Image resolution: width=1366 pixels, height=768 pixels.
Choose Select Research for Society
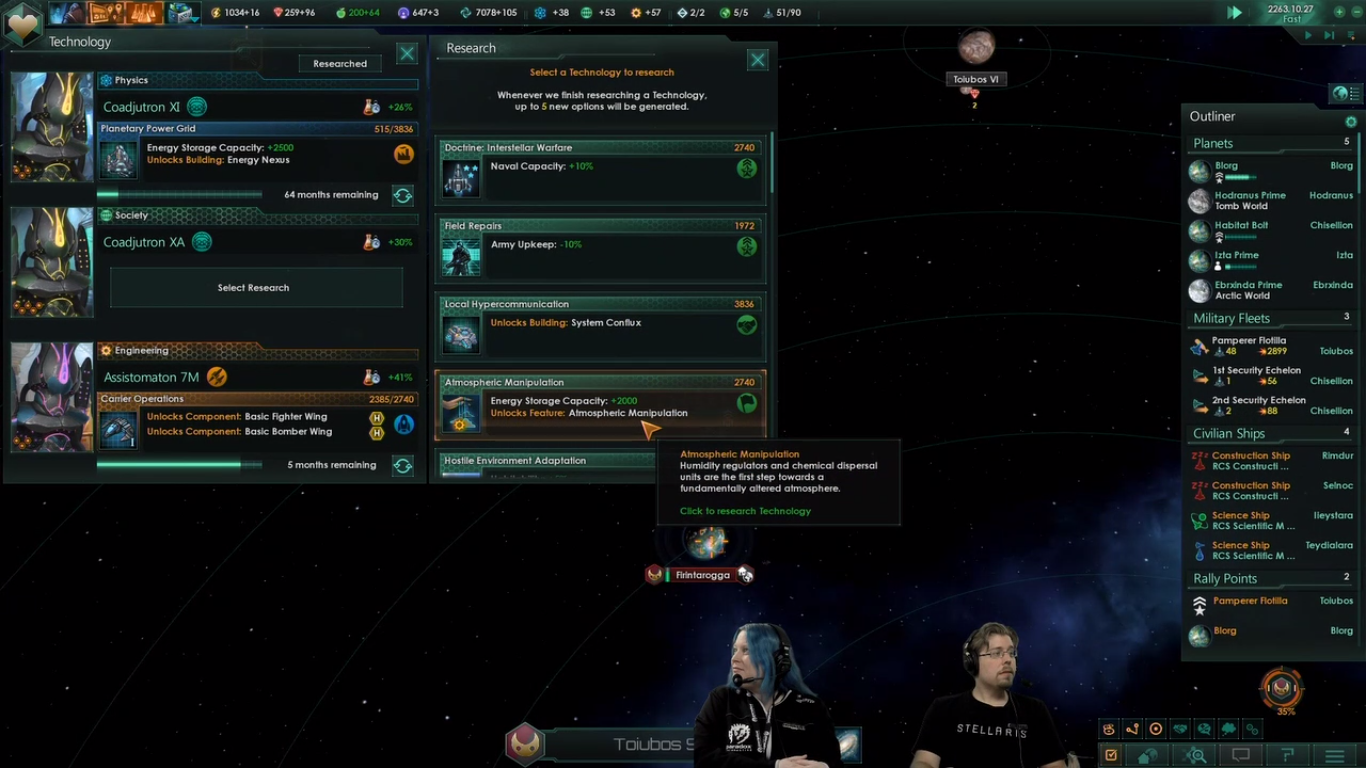(256, 288)
